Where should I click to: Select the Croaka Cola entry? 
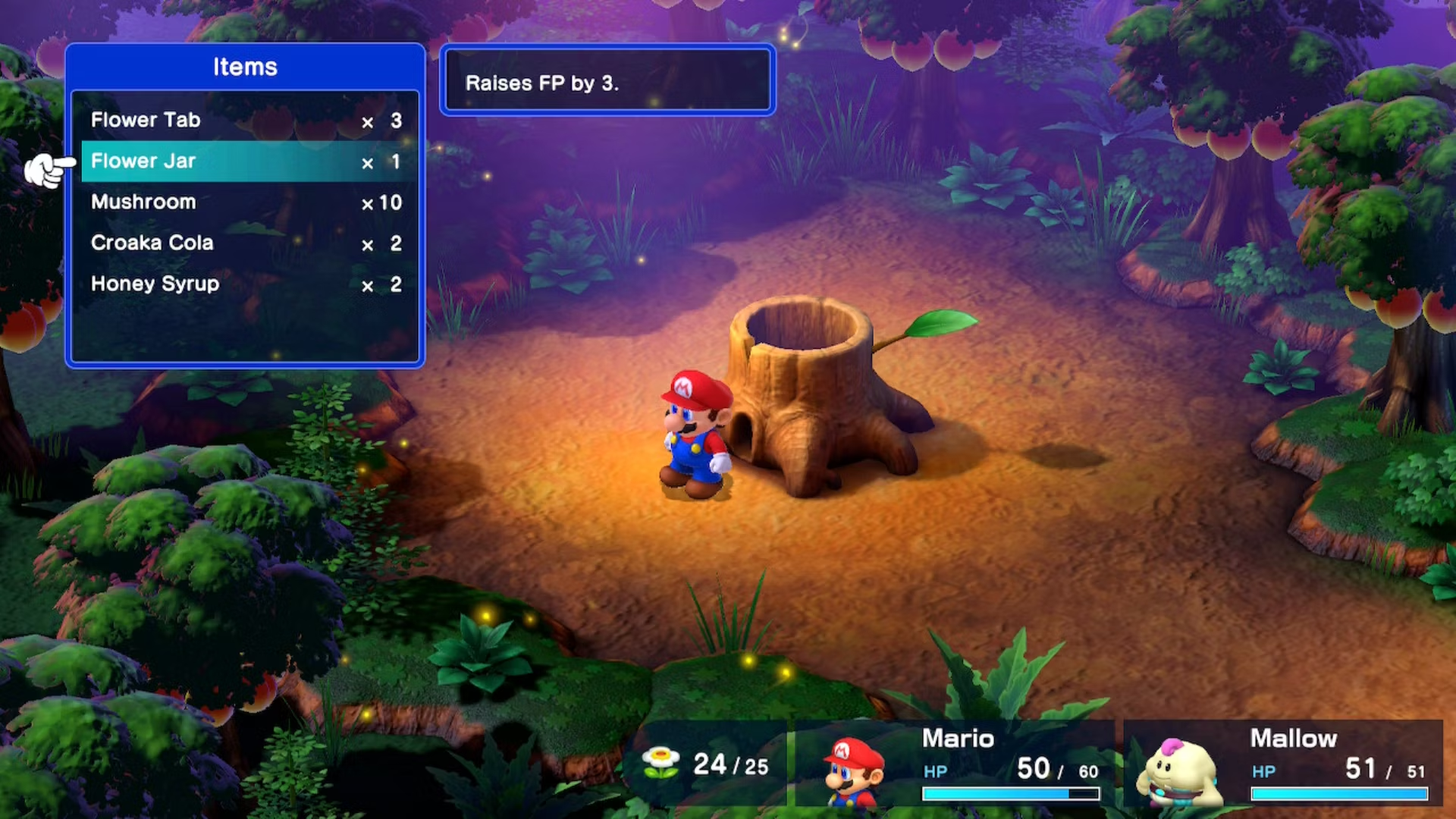click(244, 243)
